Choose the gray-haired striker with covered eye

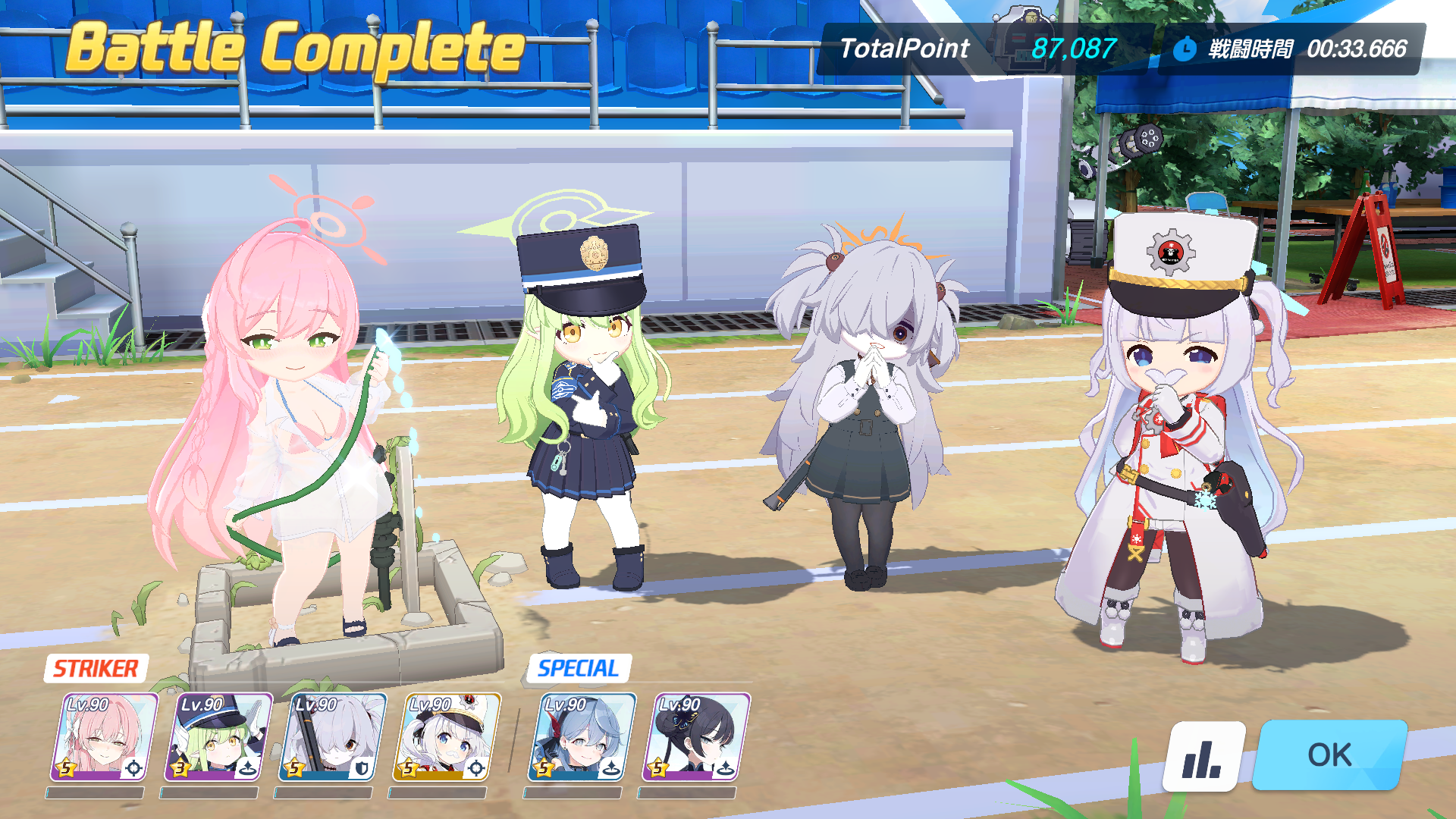point(332,737)
